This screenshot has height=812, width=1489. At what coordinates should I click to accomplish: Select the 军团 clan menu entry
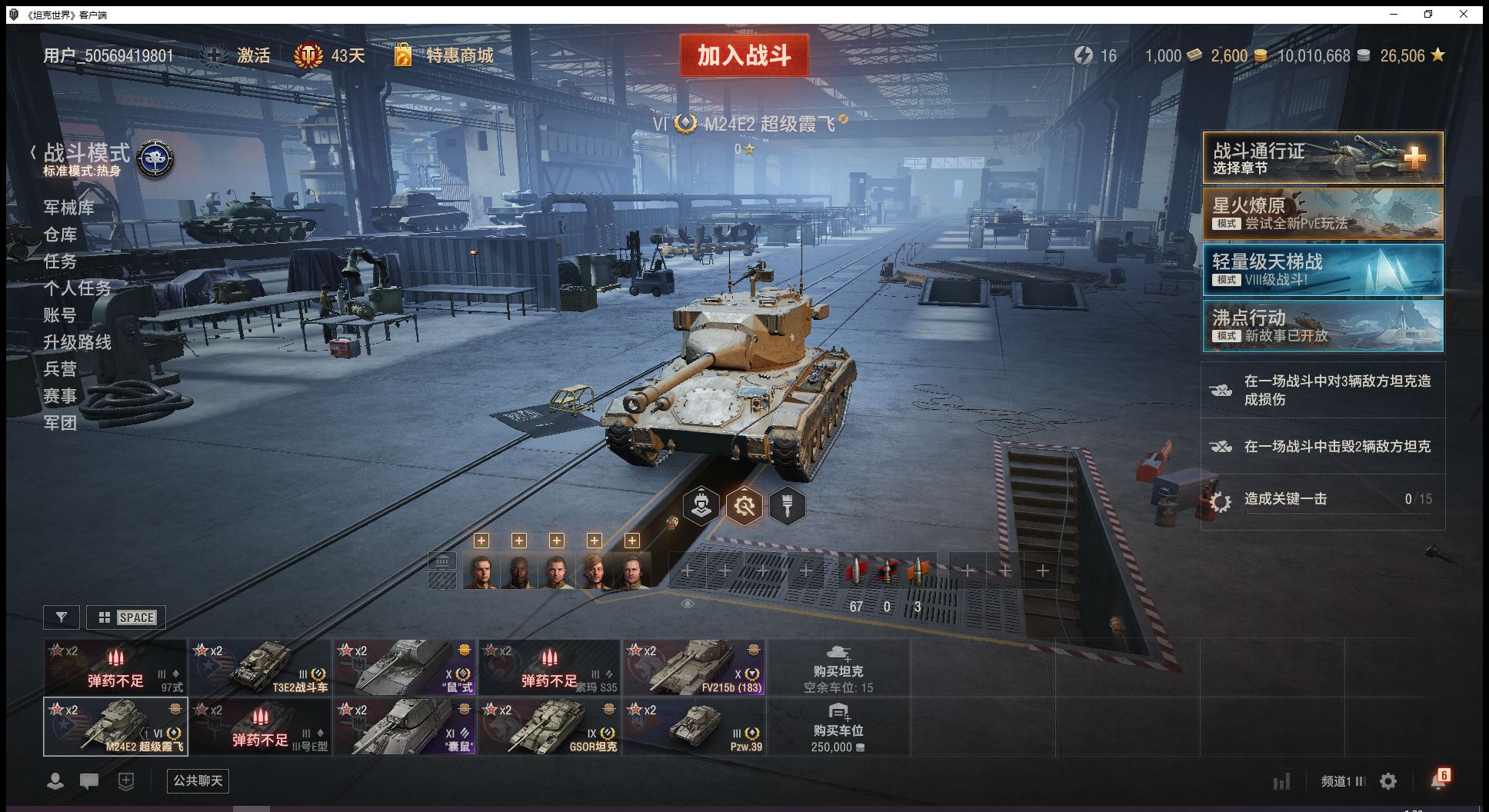click(60, 423)
